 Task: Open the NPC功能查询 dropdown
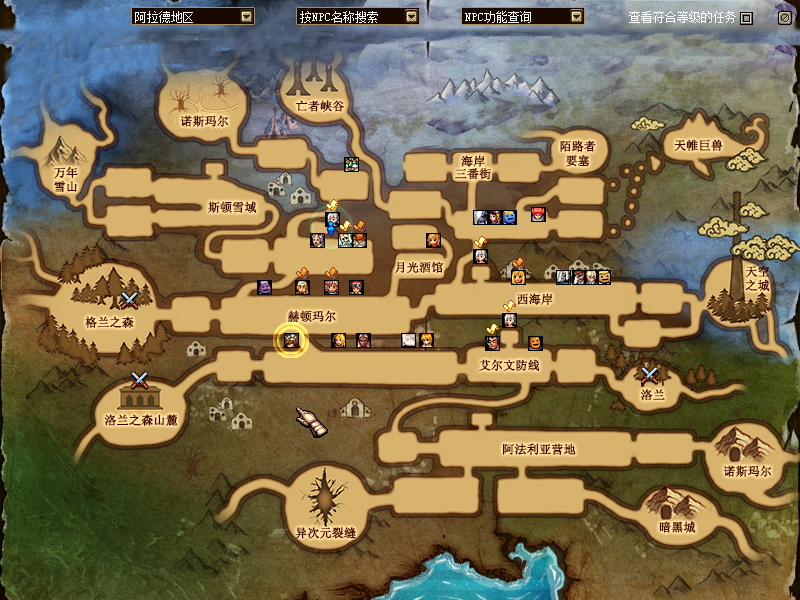576,17
